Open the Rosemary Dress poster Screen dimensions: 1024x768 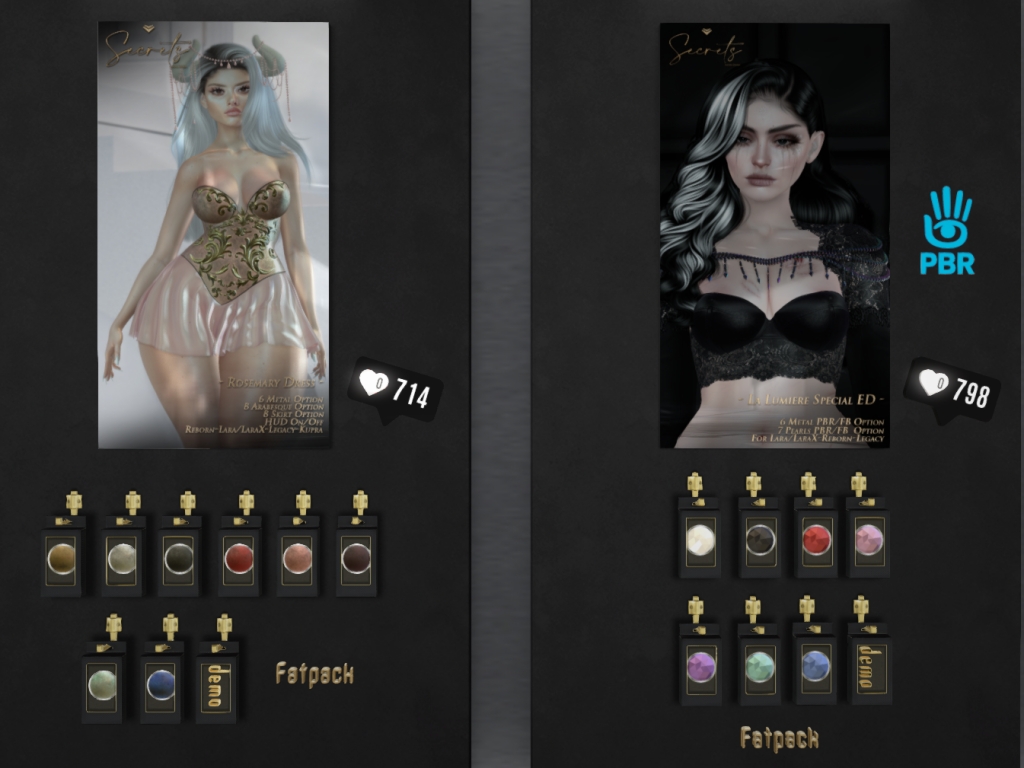click(213, 234)
